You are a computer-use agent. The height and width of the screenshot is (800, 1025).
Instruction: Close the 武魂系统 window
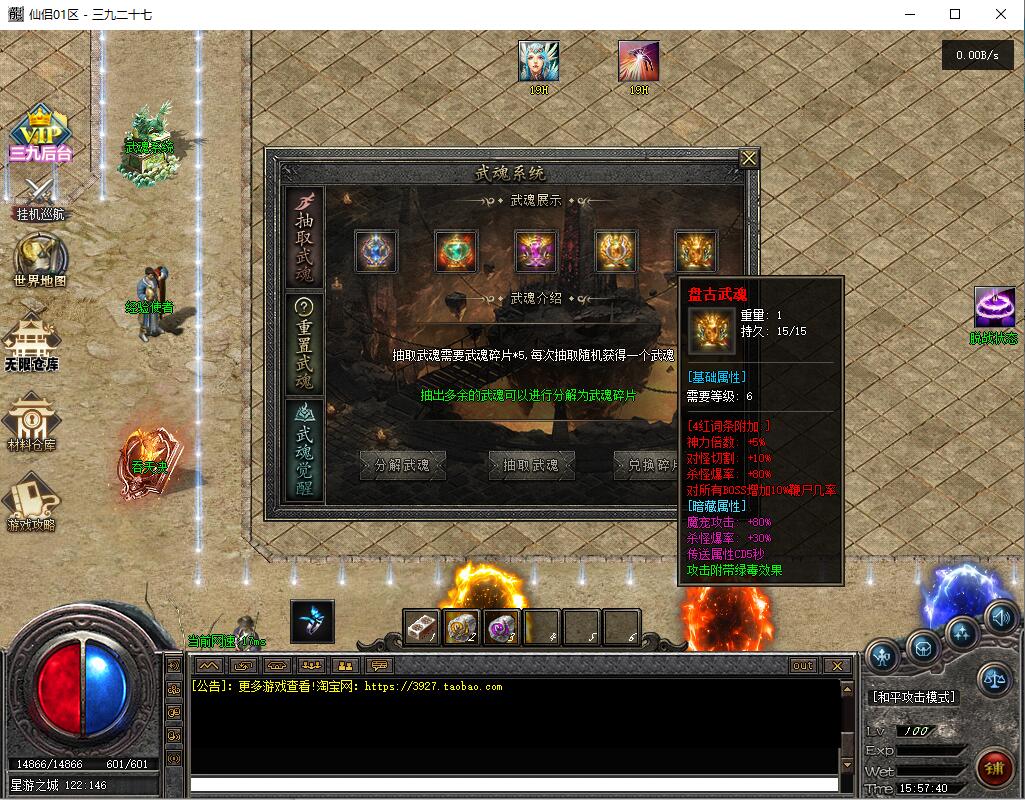point(749,158)
